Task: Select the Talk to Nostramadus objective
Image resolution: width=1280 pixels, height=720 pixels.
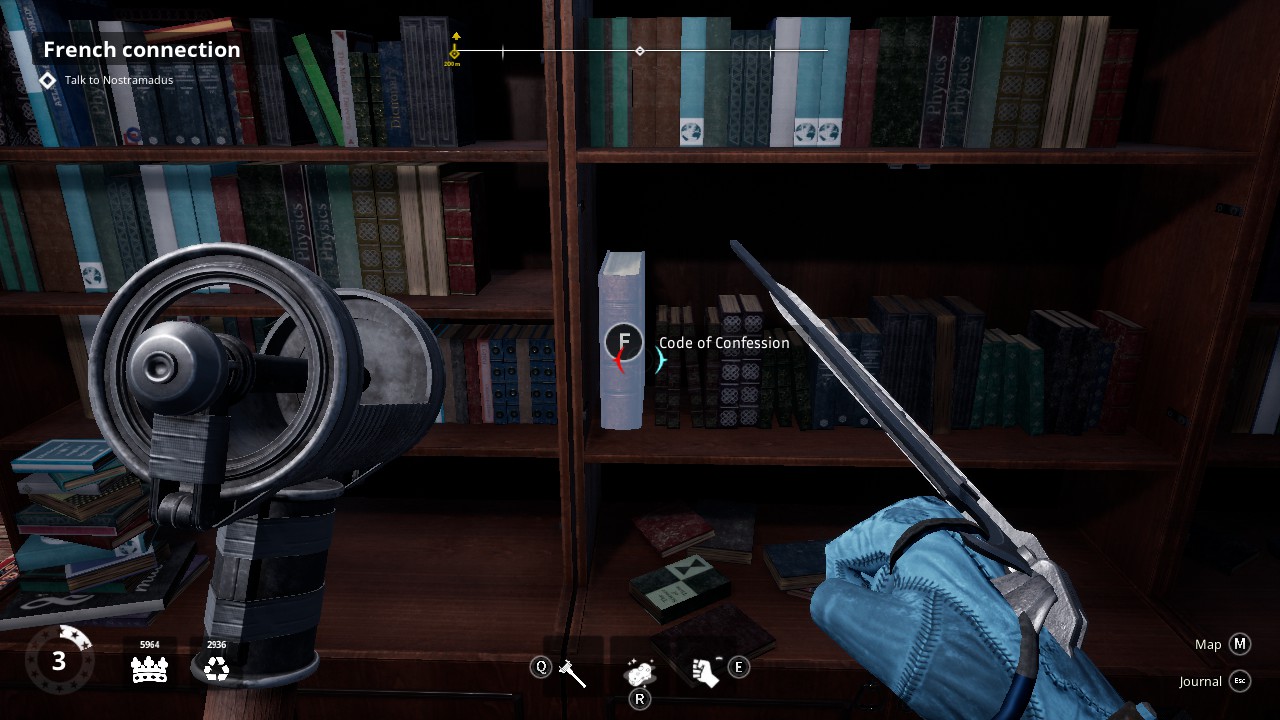Action: (118, 80)
